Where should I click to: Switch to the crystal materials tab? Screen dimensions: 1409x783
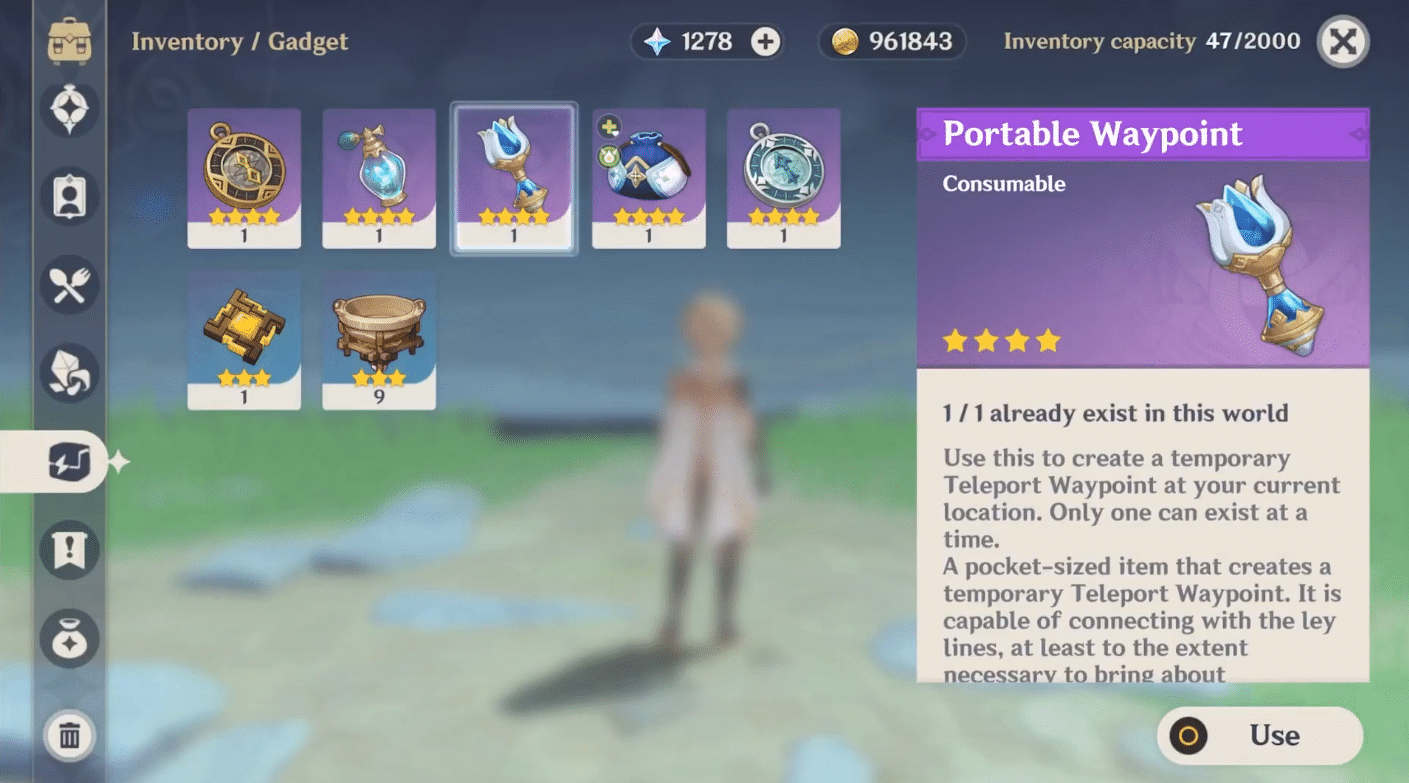click(x=70, y=373)
